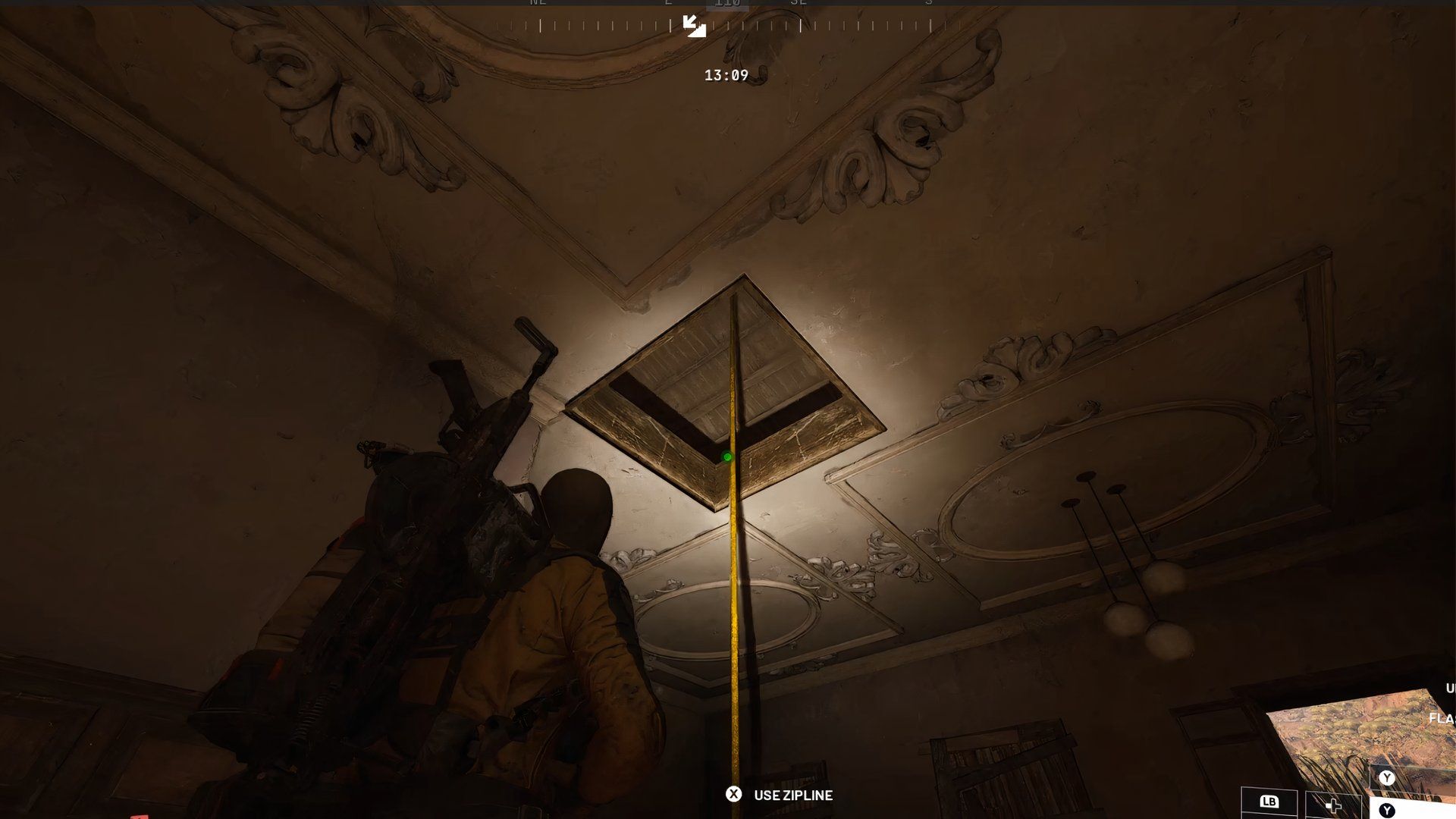This screenshot has width=1456, height=819.
Task: Click the highlighted Y icon on white background
Action: 1386,808
